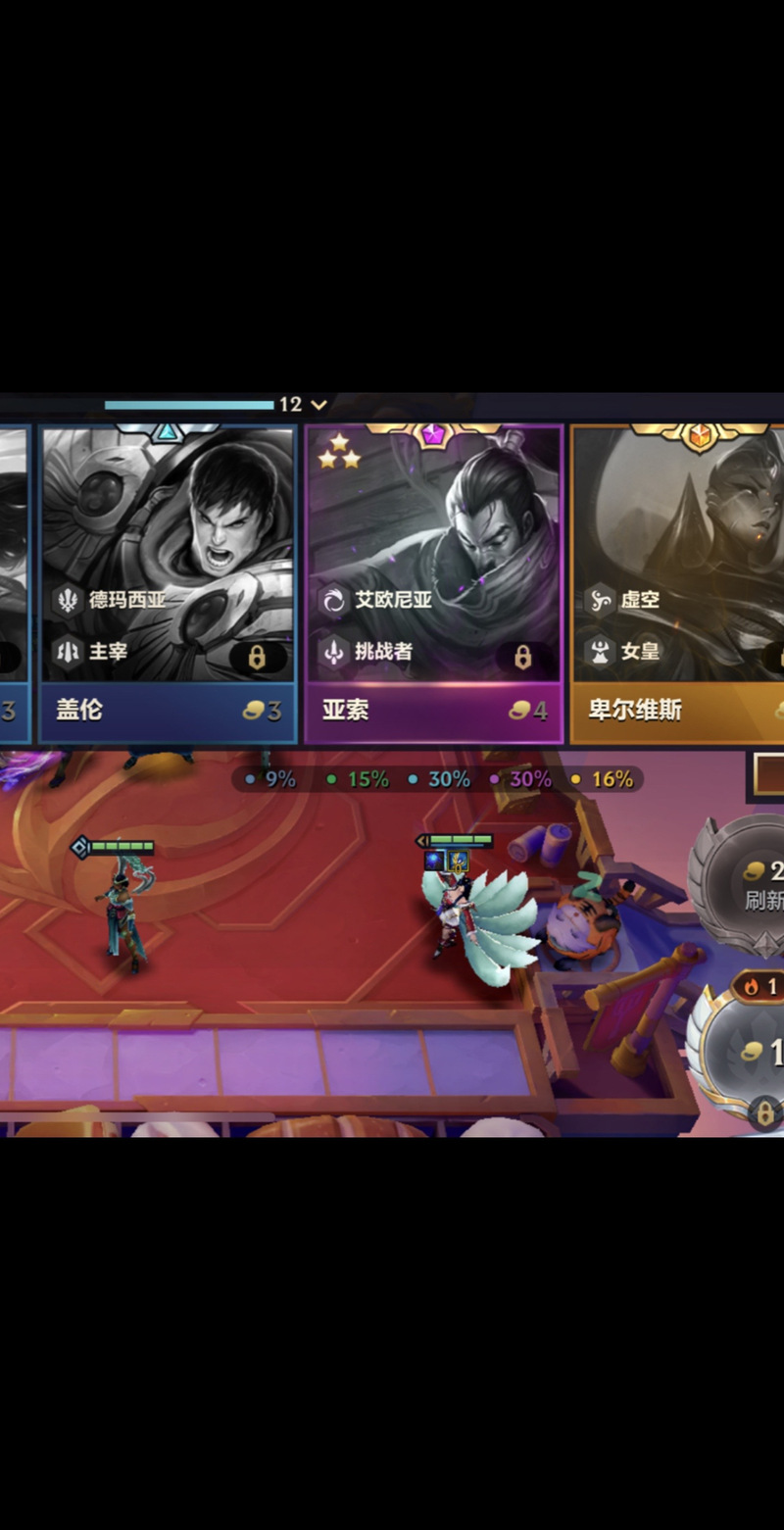Buy the 盖伦 (Garen) shop card

pyautogui.click(x=168, y=549)
